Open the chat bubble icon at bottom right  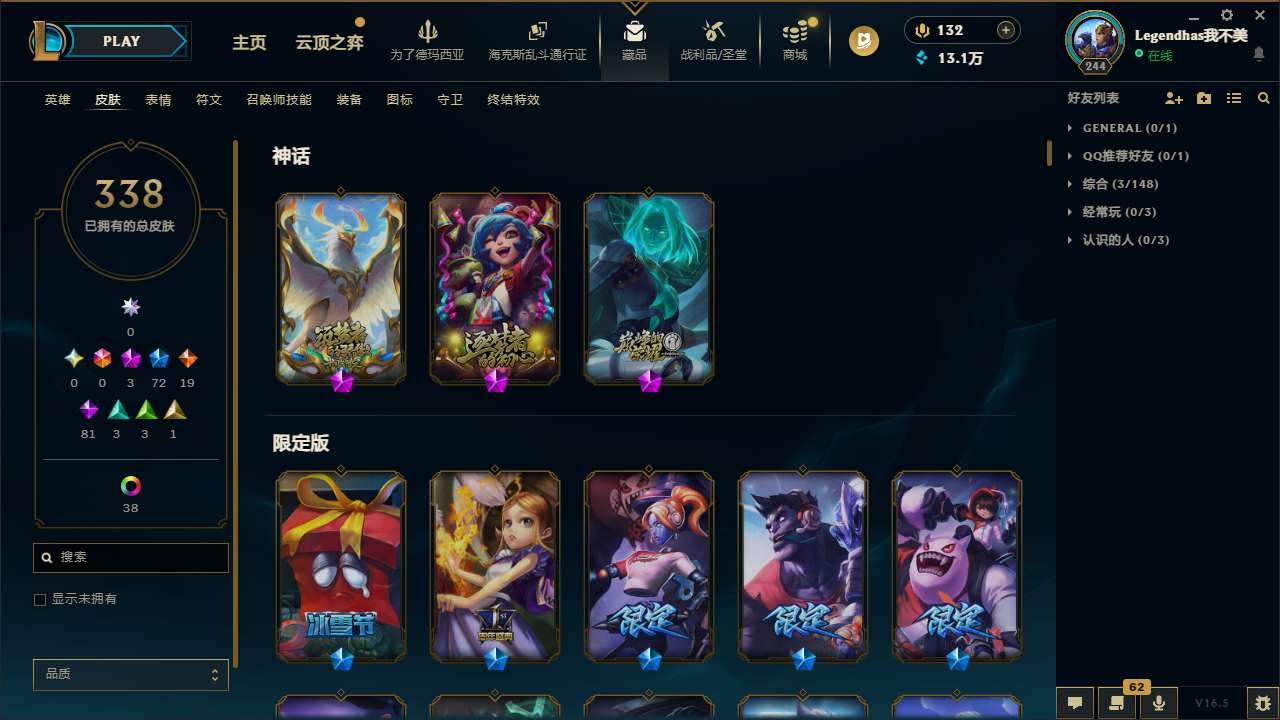(1074, 703)
